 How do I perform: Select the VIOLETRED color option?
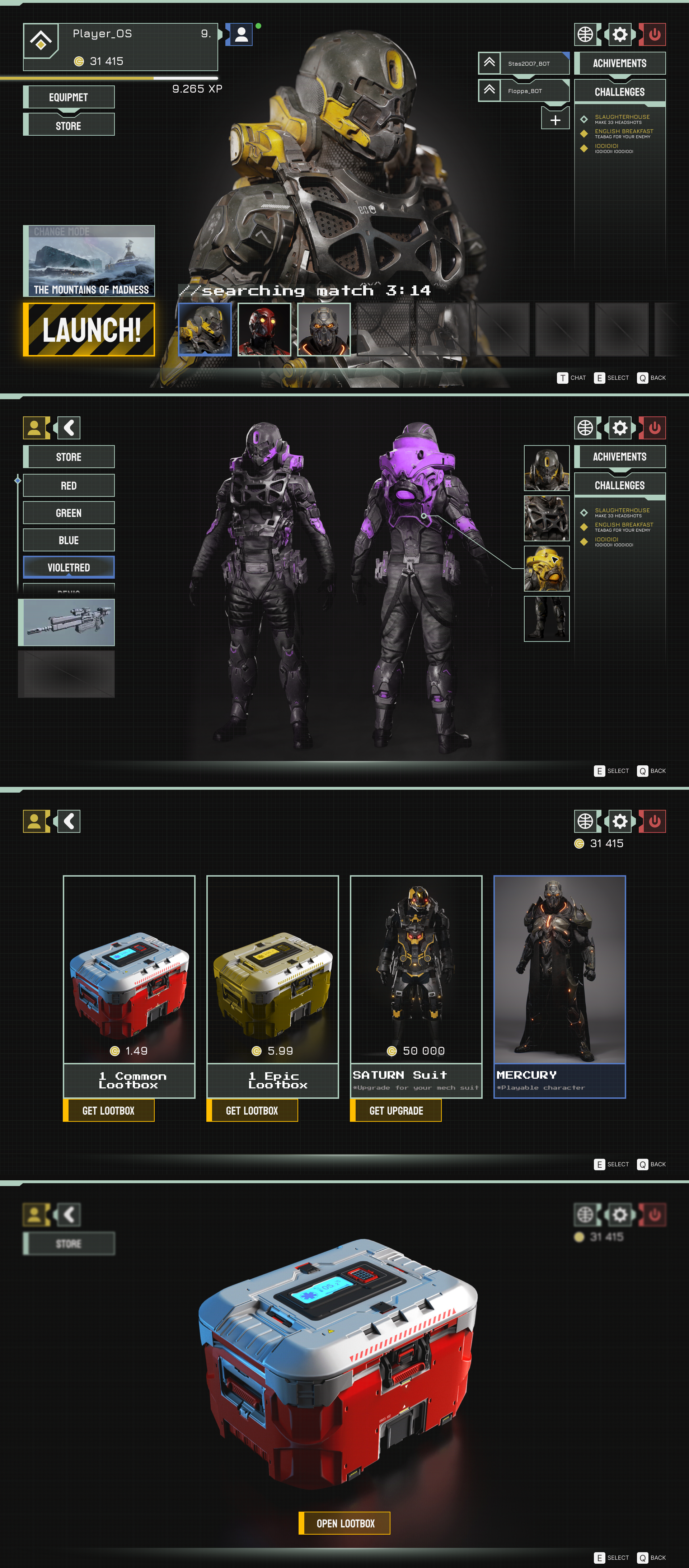69,567
